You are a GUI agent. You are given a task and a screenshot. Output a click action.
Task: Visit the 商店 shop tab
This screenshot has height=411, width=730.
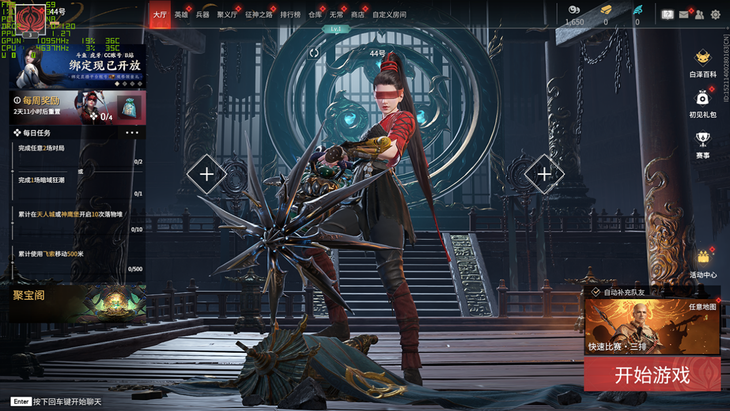coord(358,15)
